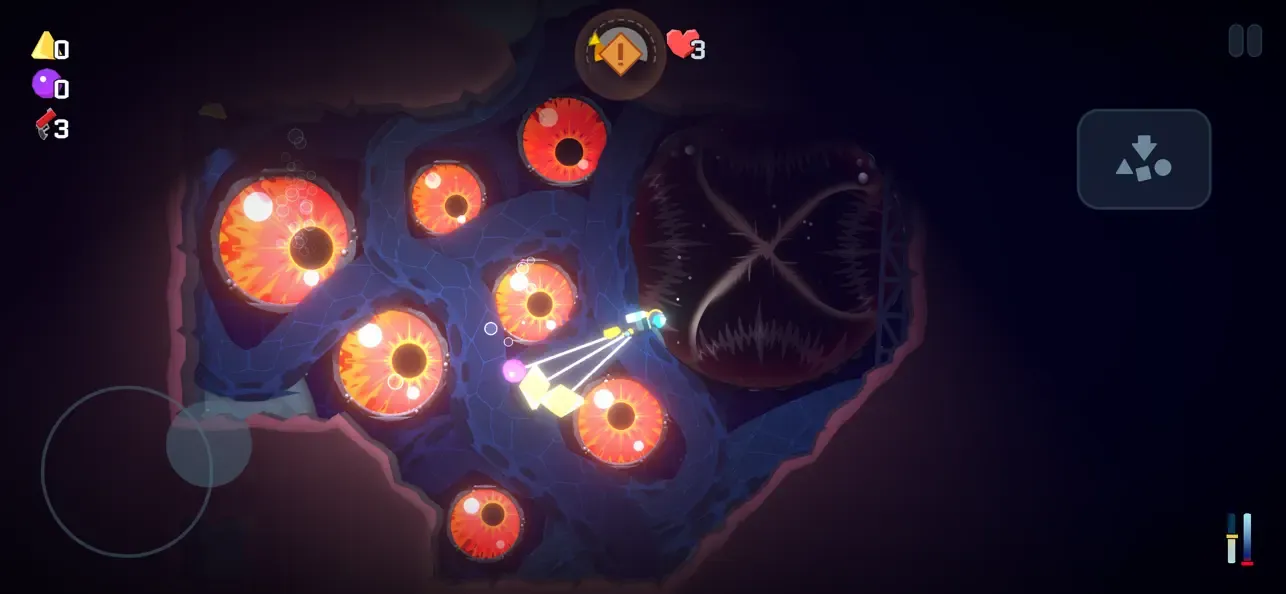This screenshot has width=1286, height=594.
Task: Tap the drop cargo shapes button
Action: tap(1144, 159)
